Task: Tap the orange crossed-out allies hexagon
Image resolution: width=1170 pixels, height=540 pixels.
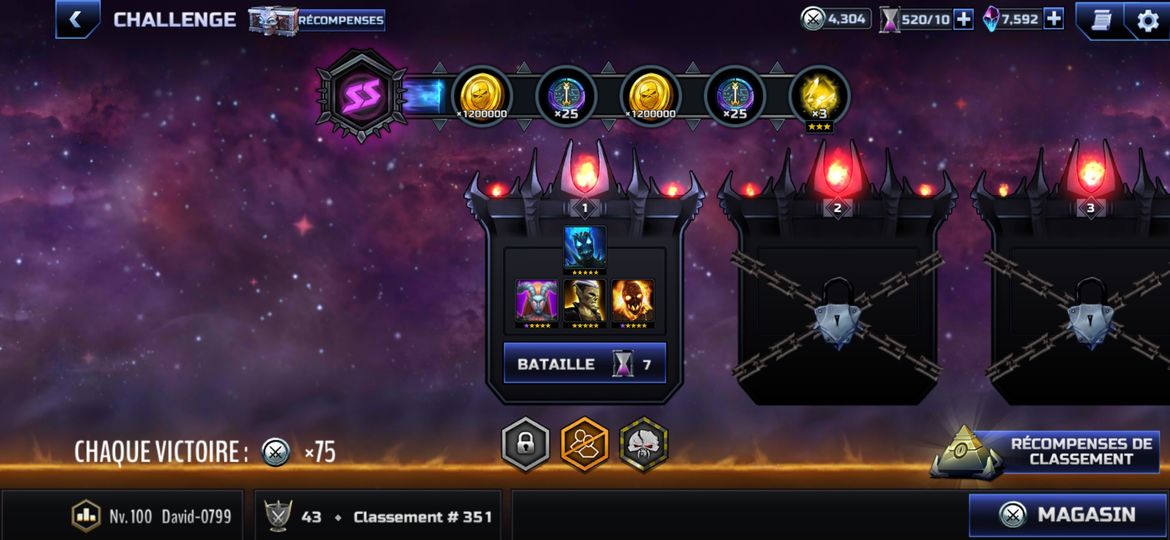Action: [x=585, y=444]
